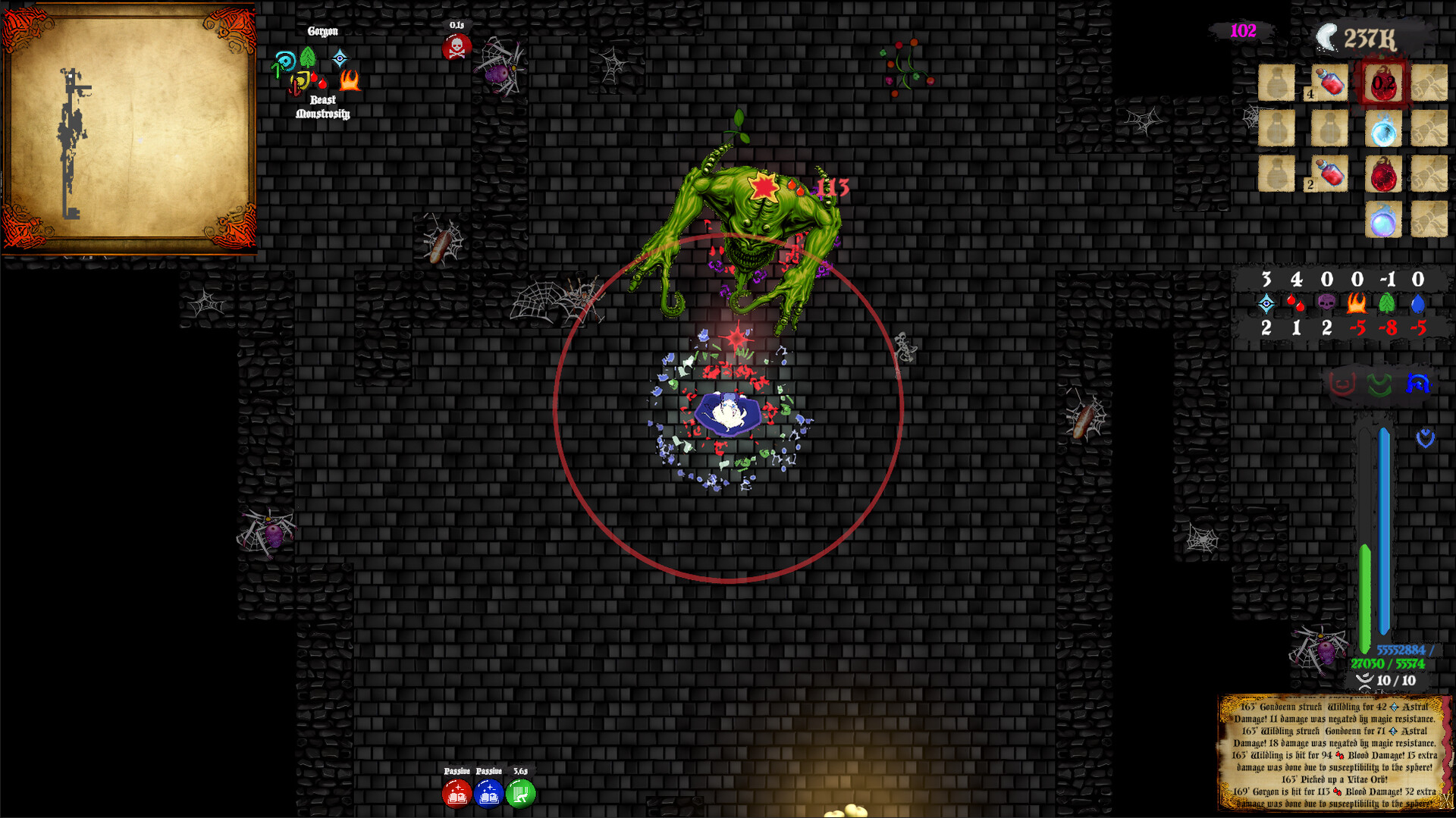Inspect the astral resistance stat icon
This screenshot has height=818, width=1456.
click(x=1266, y=302)
